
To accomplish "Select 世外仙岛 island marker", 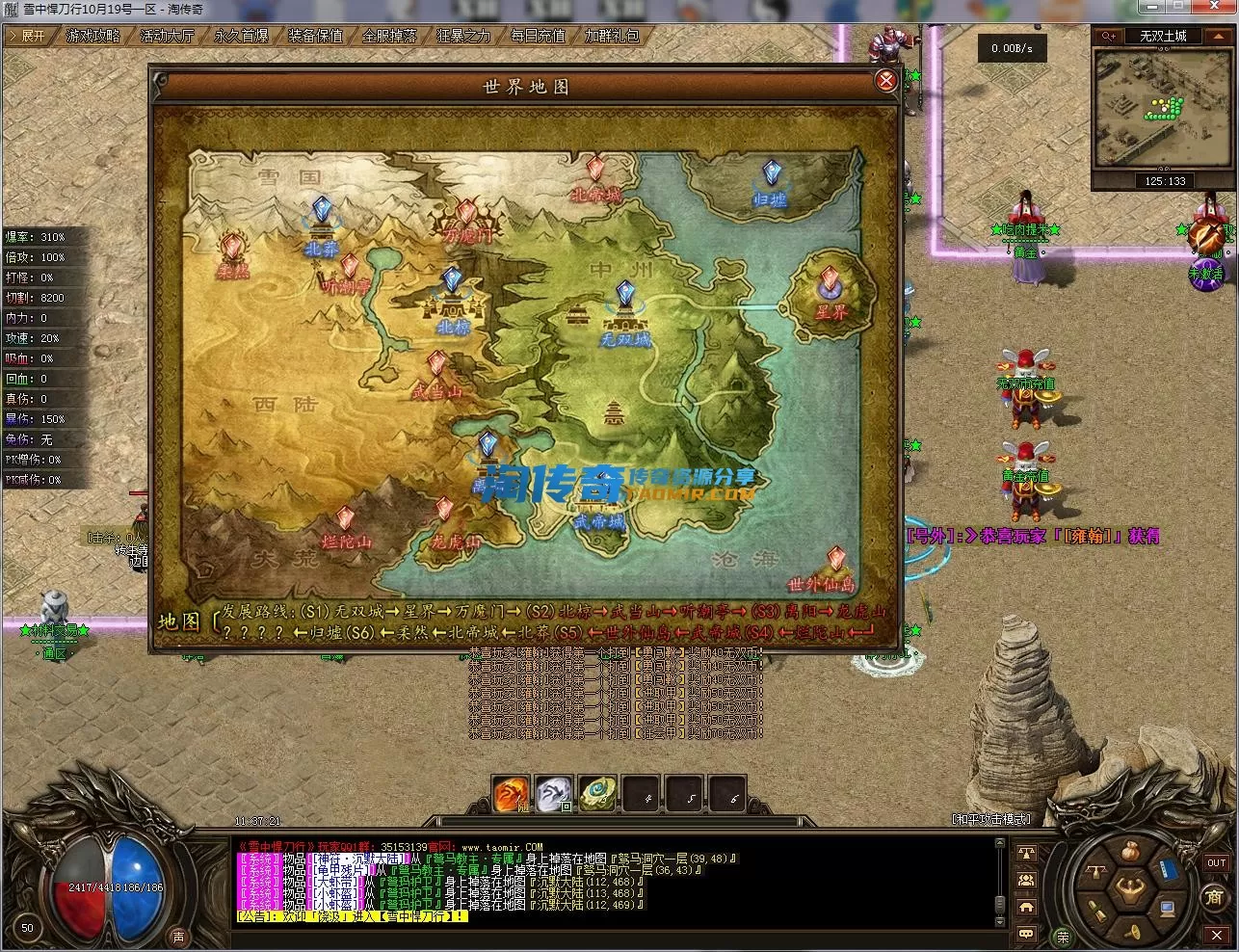I will [x=835, y=561].
